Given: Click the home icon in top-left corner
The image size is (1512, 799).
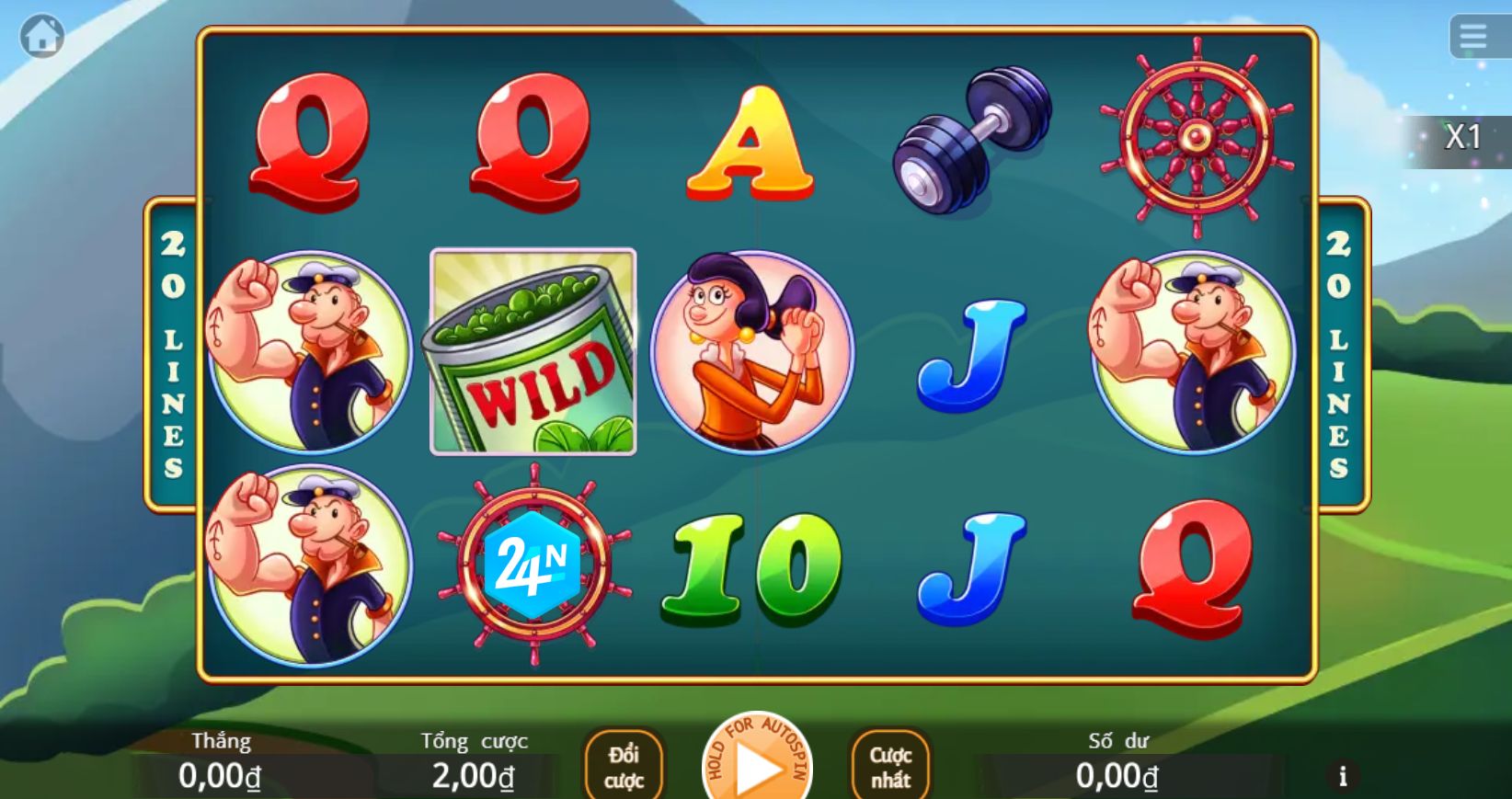Looking at the screenshot, I should point(42,35).
